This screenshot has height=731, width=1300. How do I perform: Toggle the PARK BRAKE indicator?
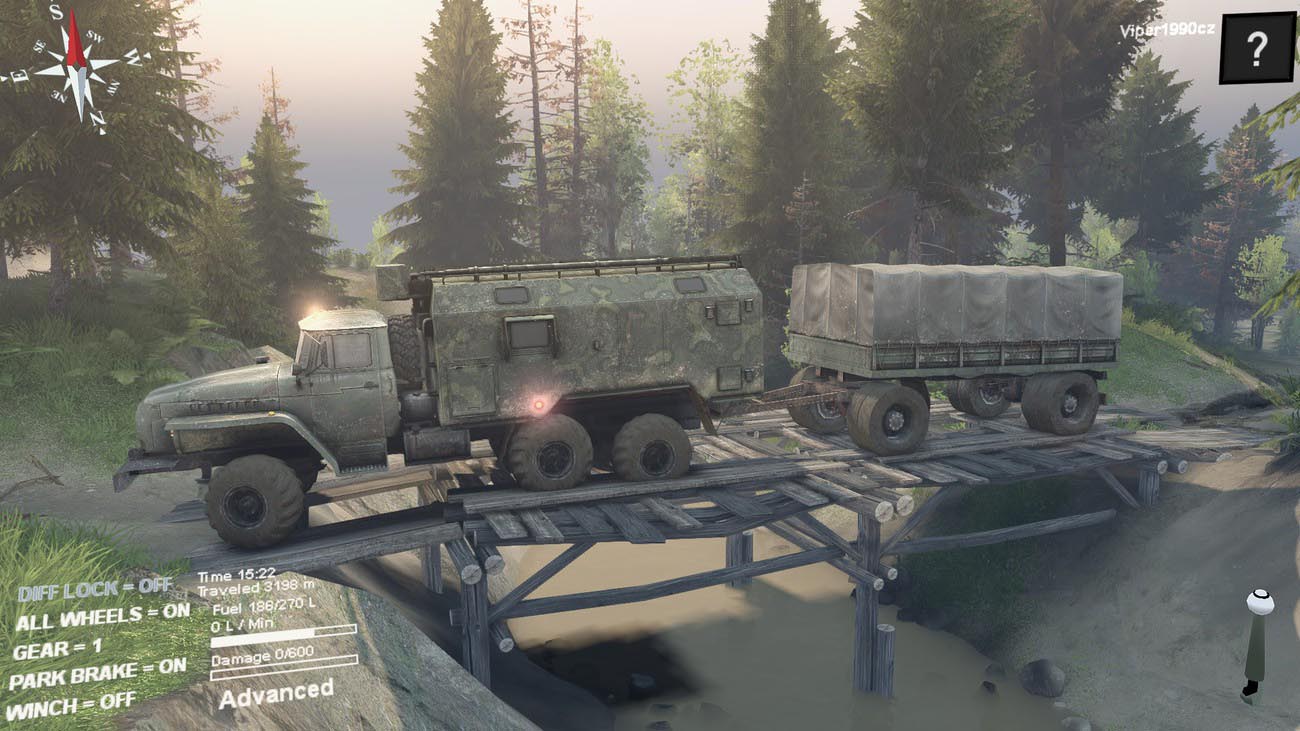click(97, 675)
